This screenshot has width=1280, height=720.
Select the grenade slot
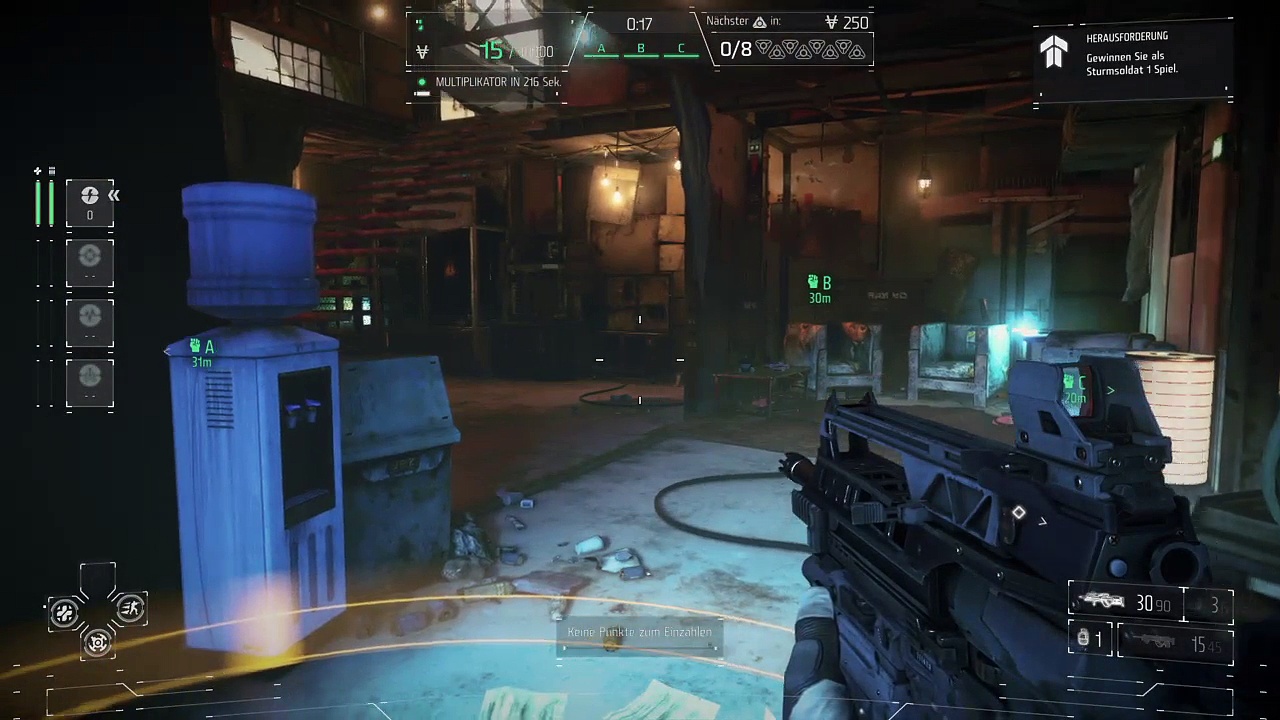(x=1089, y=639)
